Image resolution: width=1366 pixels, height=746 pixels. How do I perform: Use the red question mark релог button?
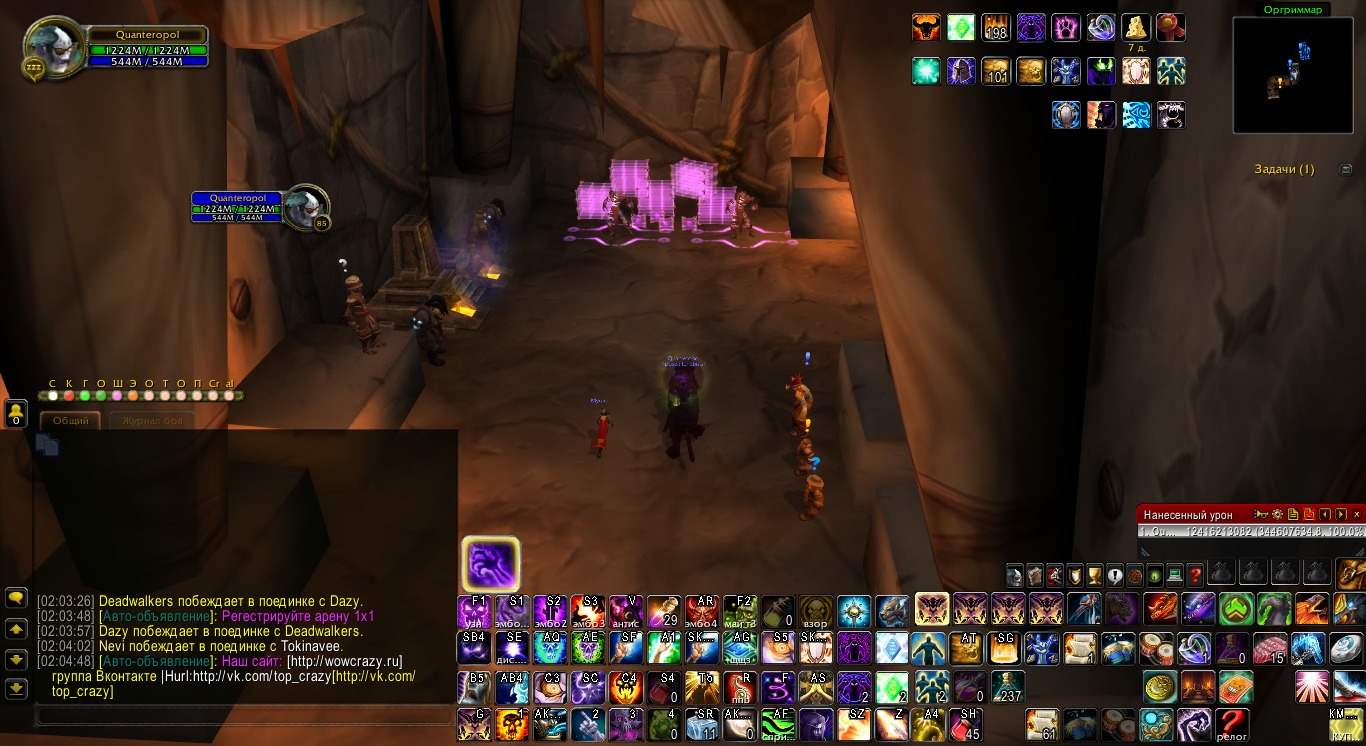[1232, 722]
